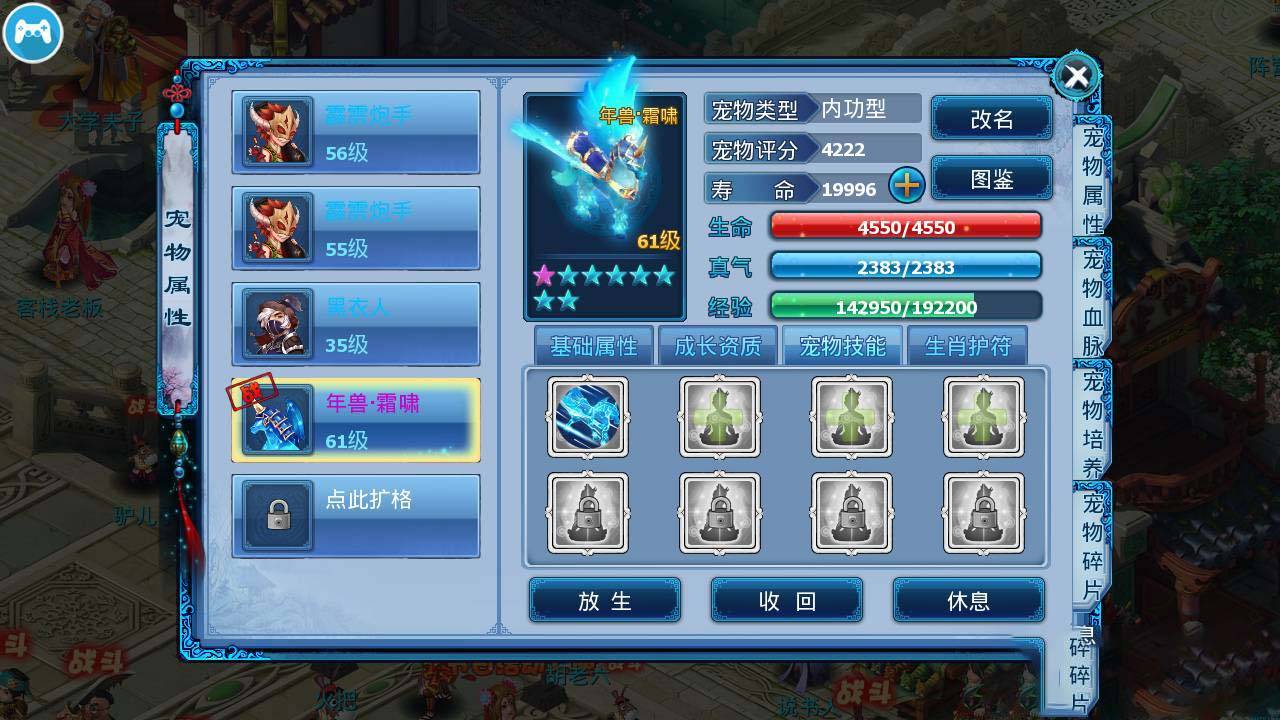
Task: Highlight 年兽·霜啸 in pet list
Action: [355, 417]
